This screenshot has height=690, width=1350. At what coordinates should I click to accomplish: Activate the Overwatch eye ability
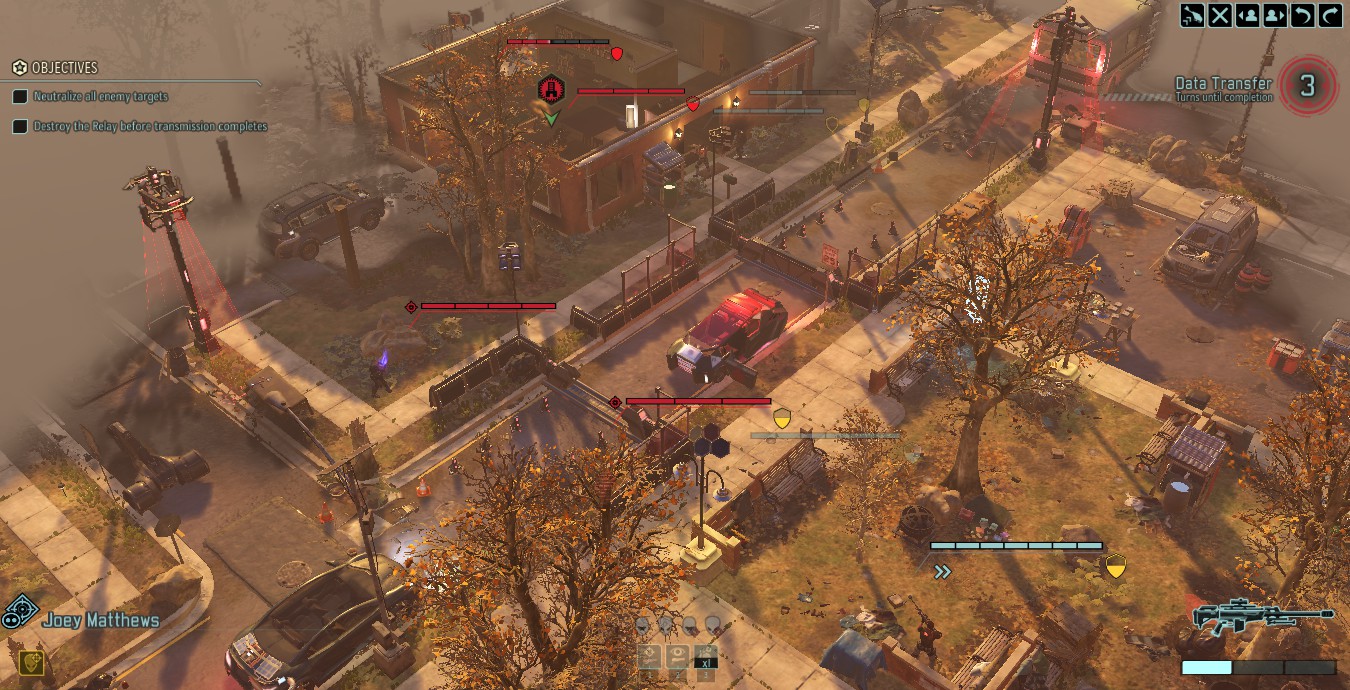pos(678,657)
